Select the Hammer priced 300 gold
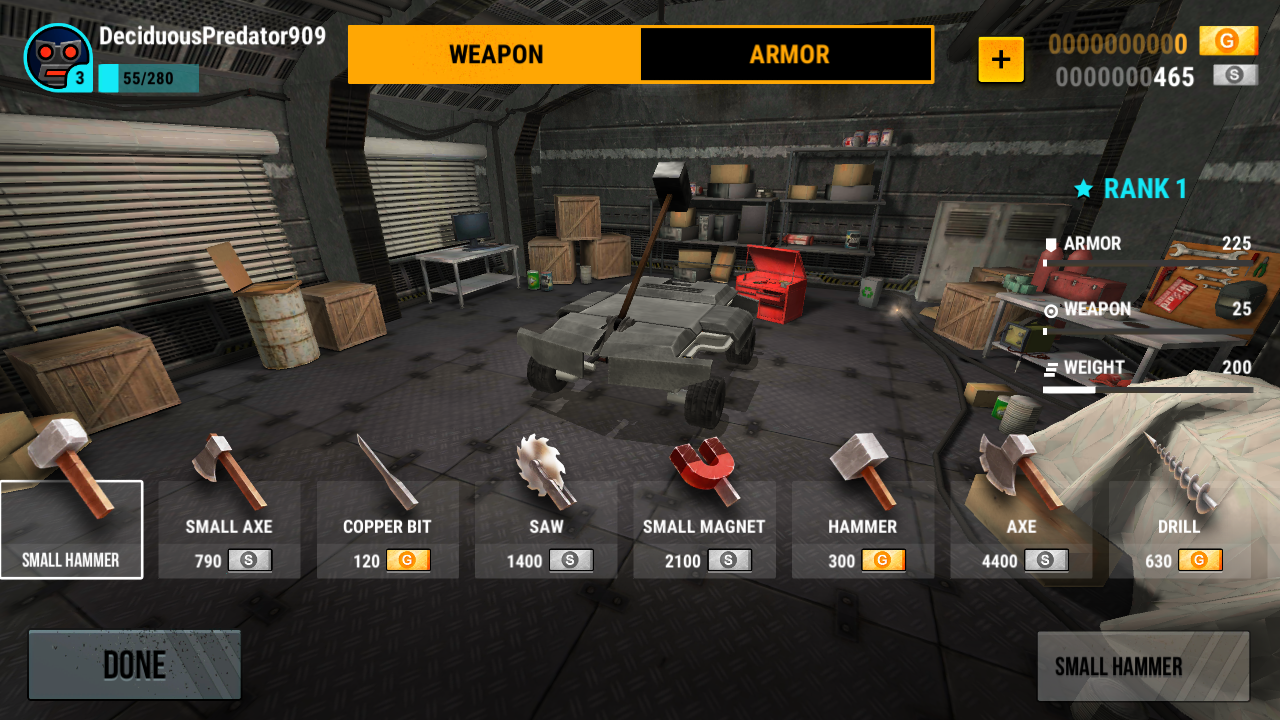Image resolution: width=1280 pixels, height=720 pixels. (x=862, y=529)
